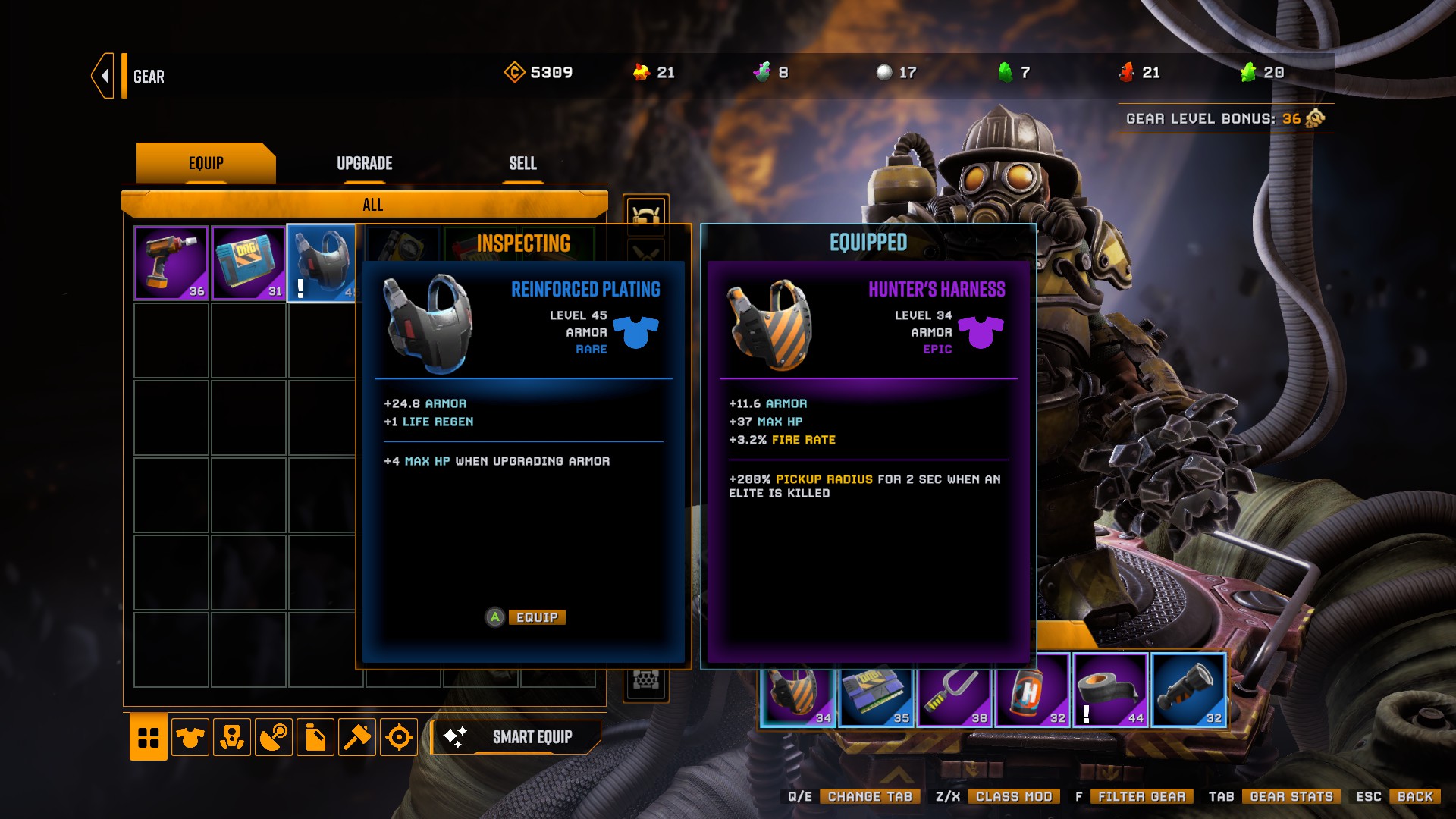This screenshot has height=819, width=1456.
Task: Filter gear by crosshair icon
Action: pos(399,736)
